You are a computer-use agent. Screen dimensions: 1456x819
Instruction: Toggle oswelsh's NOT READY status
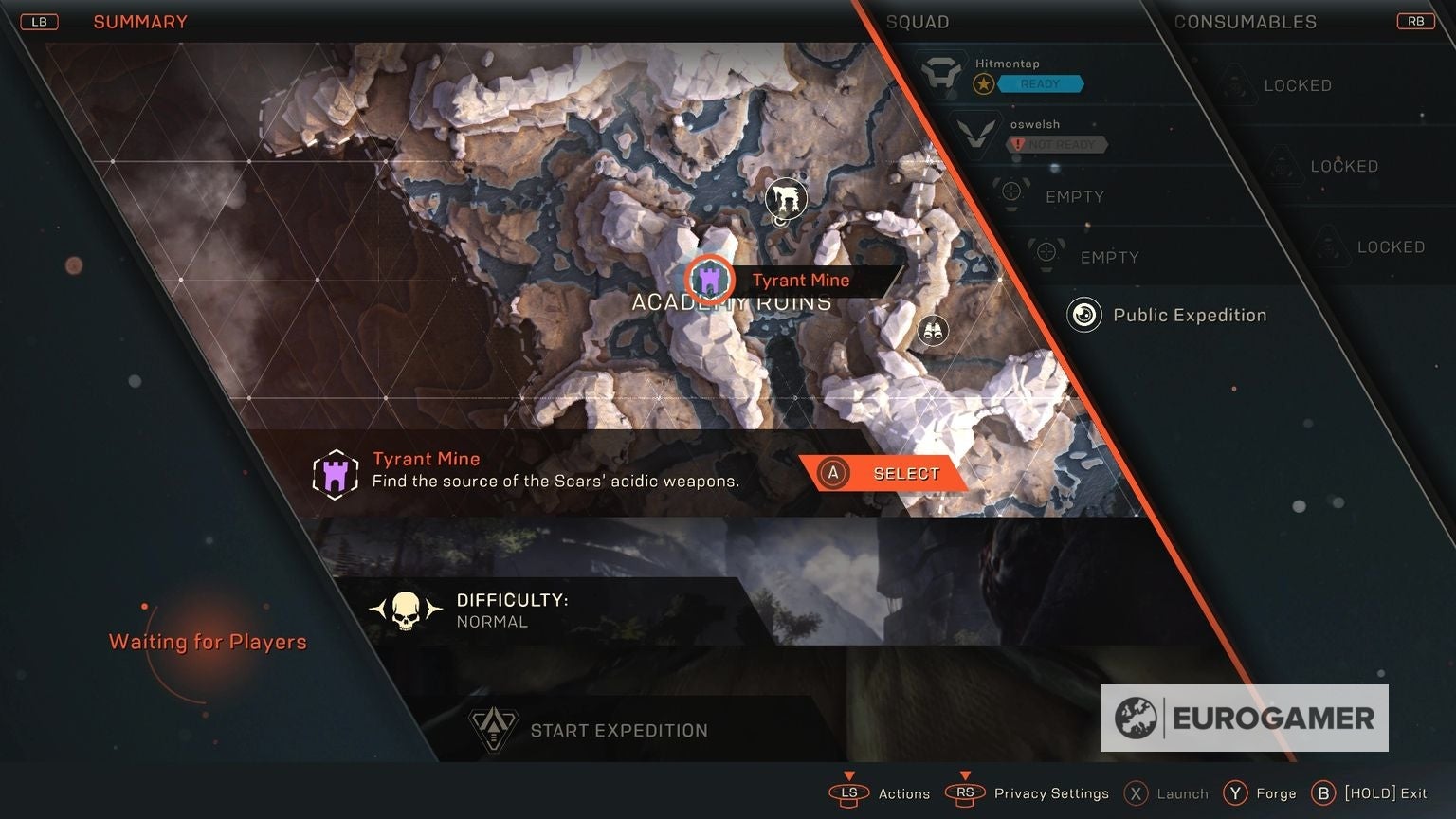pyautogui.click(x=1059, y=144)
